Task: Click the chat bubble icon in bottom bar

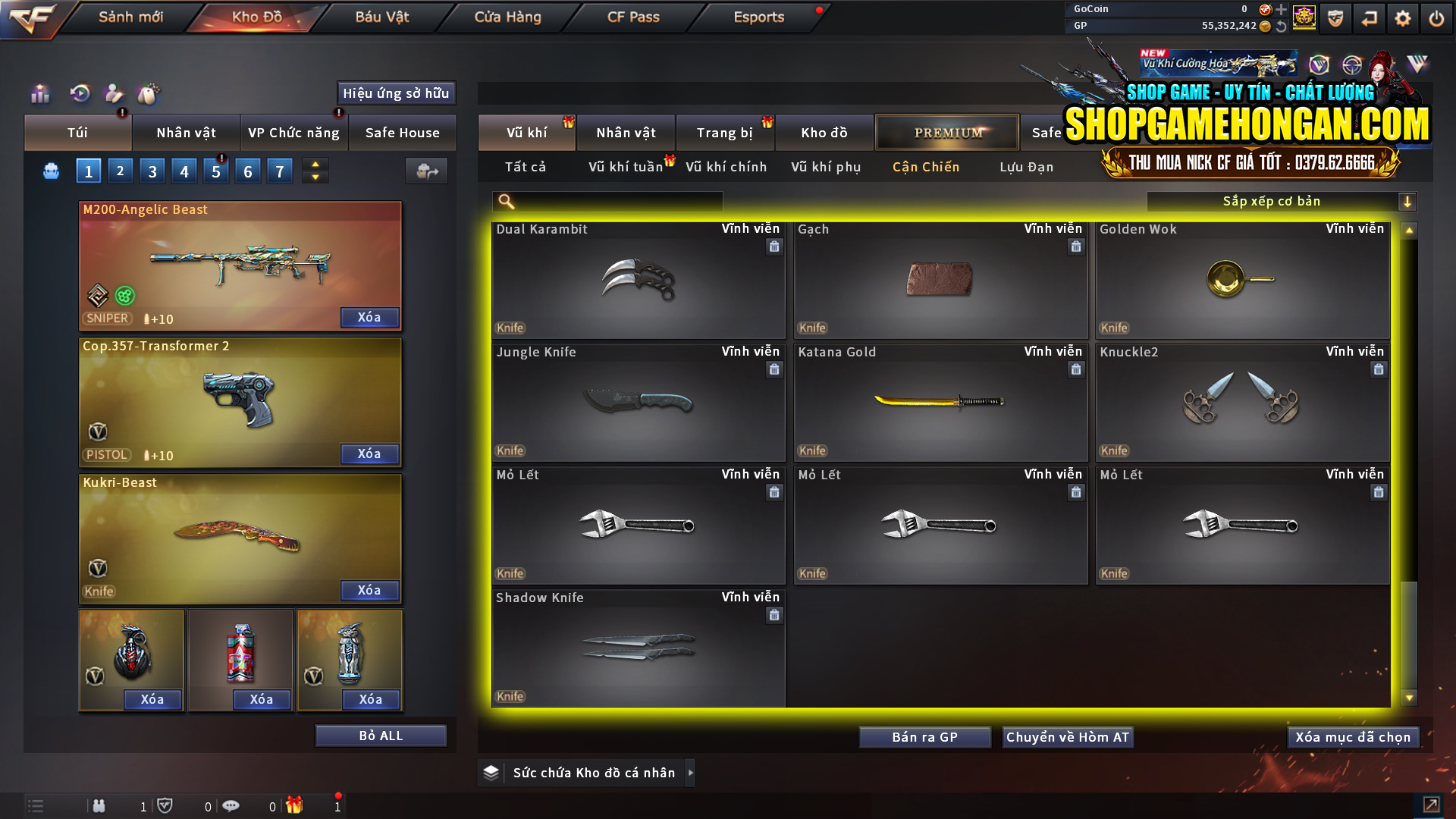Action: point(231,806)
